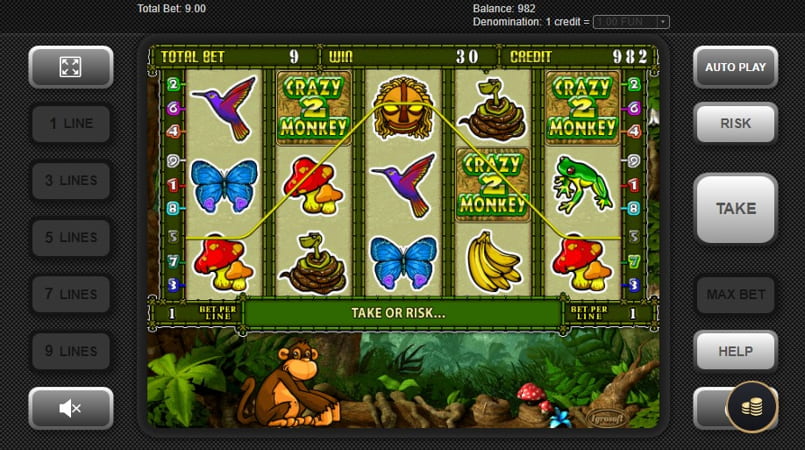Select the 1 LINE option
The height and width of the screenshot is (450, 805).
pos(70,124)
